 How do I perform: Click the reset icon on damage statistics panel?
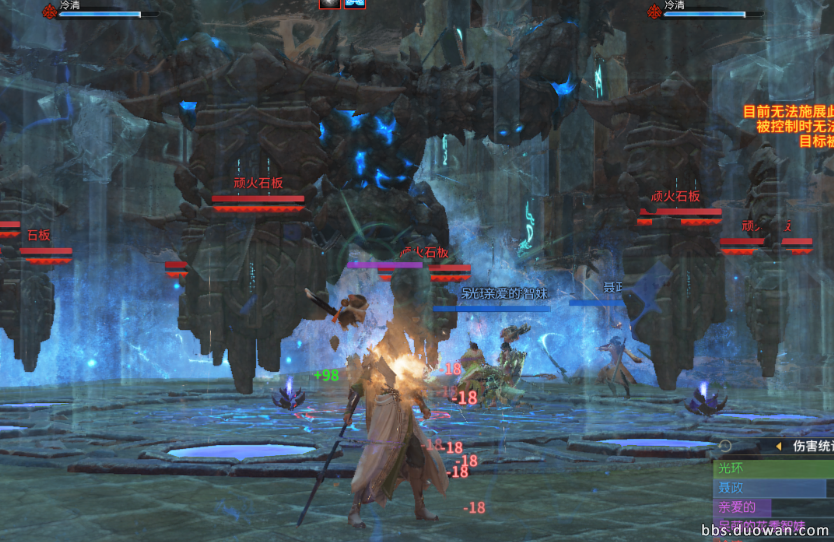[x=725, y=446]
